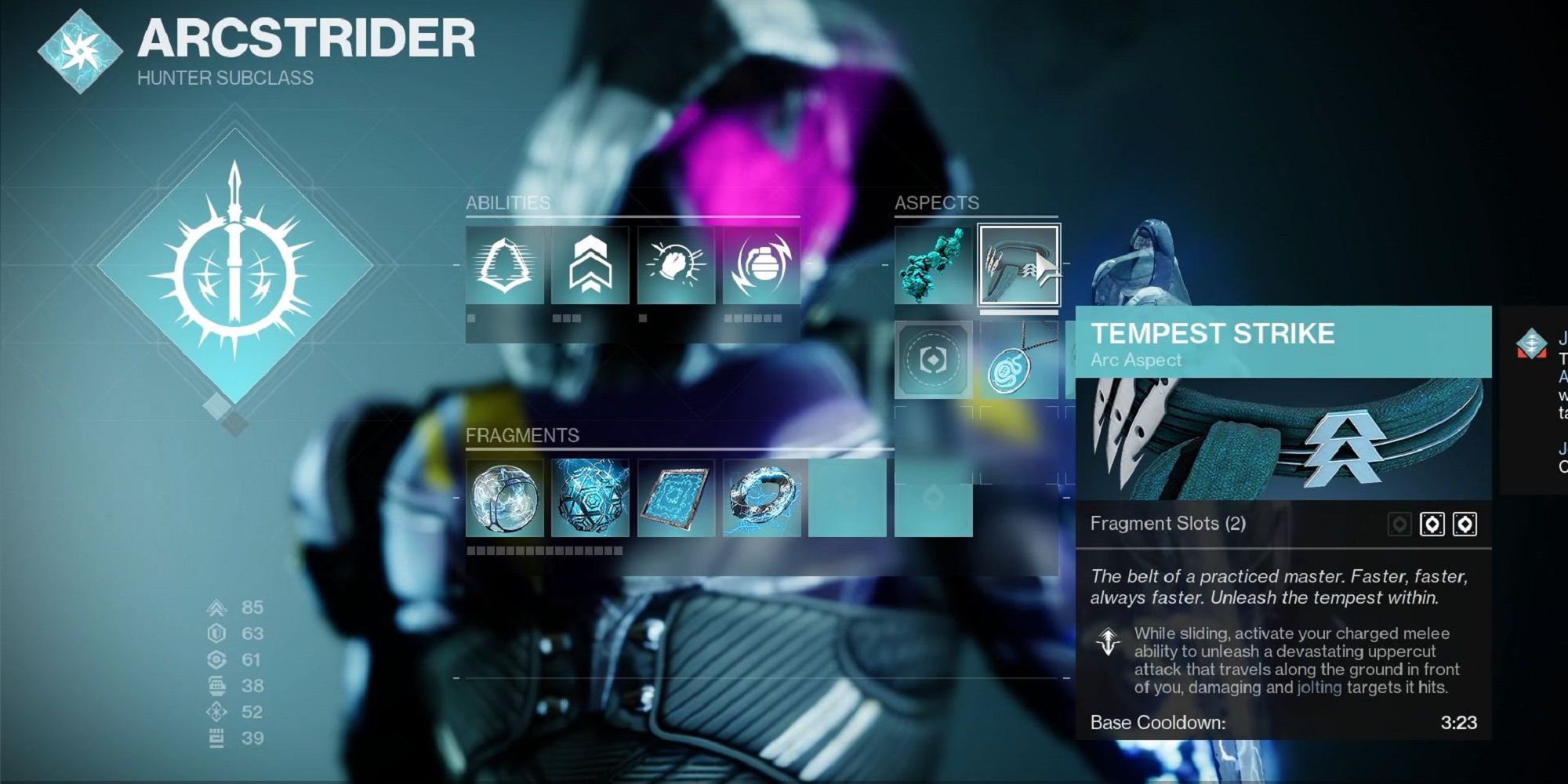
Task: Open the glass orb fragment slot
Action: click(x=505, y=498)
